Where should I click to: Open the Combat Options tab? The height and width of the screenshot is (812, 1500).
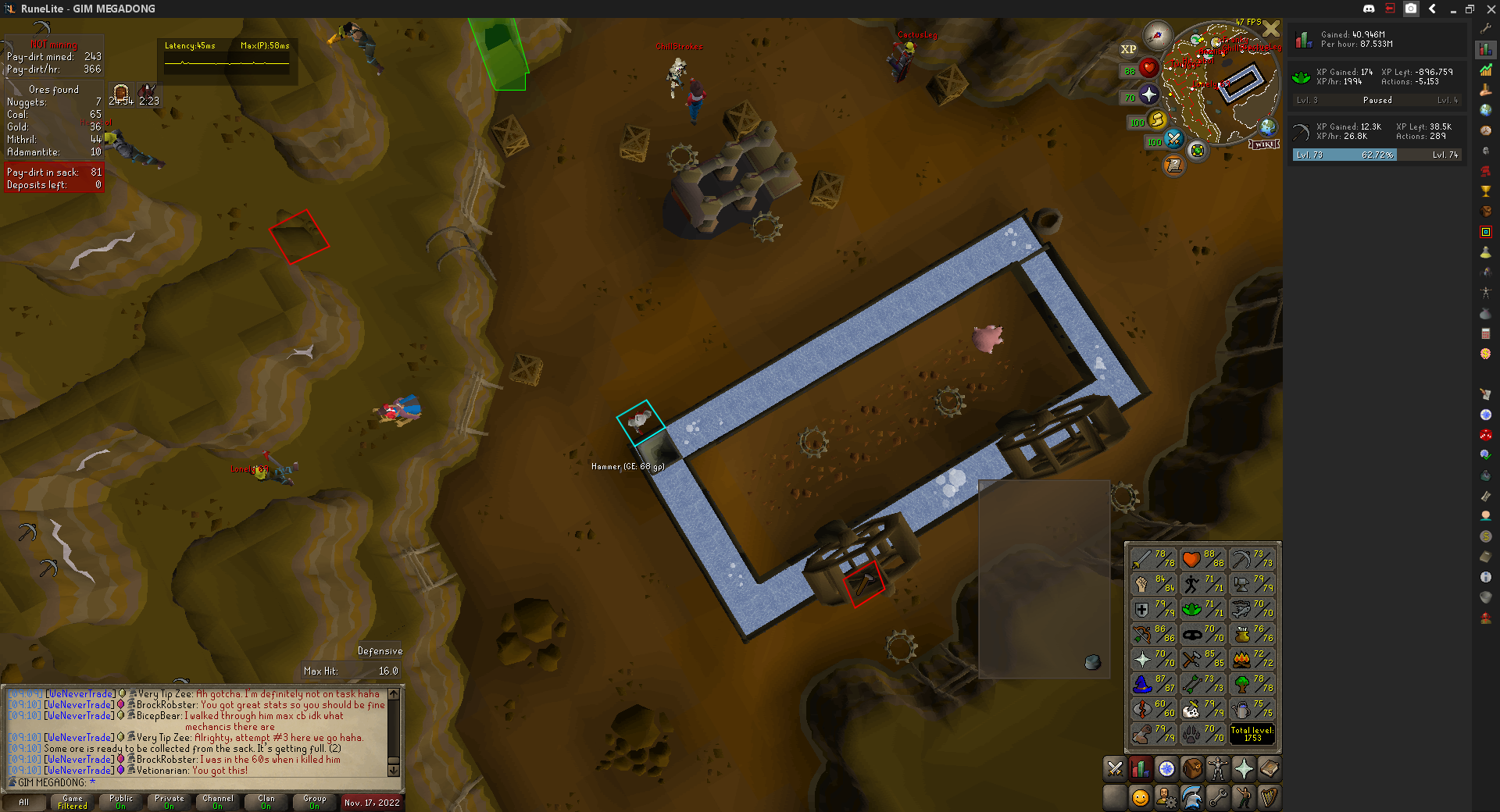coord(1114,769)
